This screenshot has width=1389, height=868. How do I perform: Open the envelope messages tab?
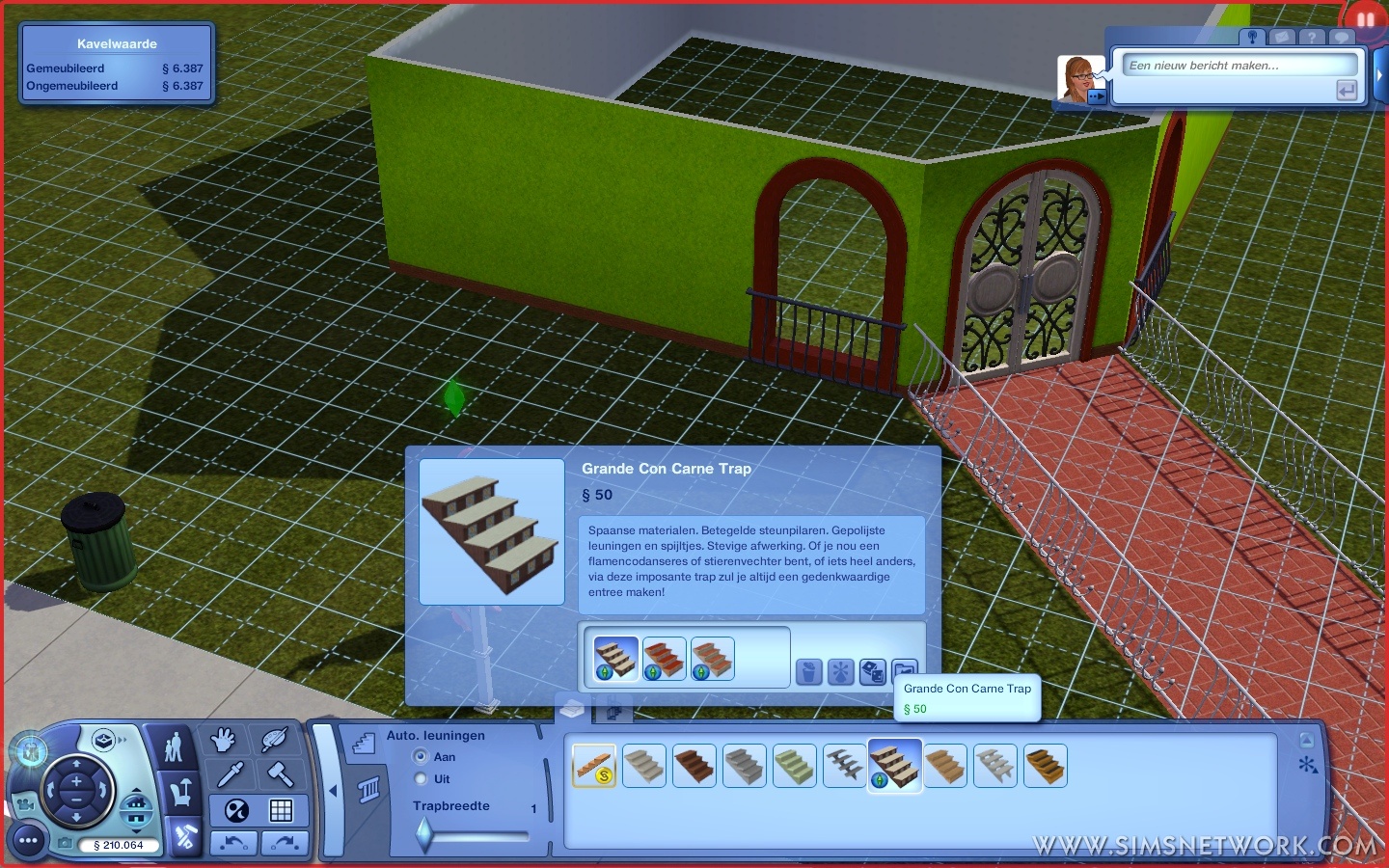pos(1281,38)
